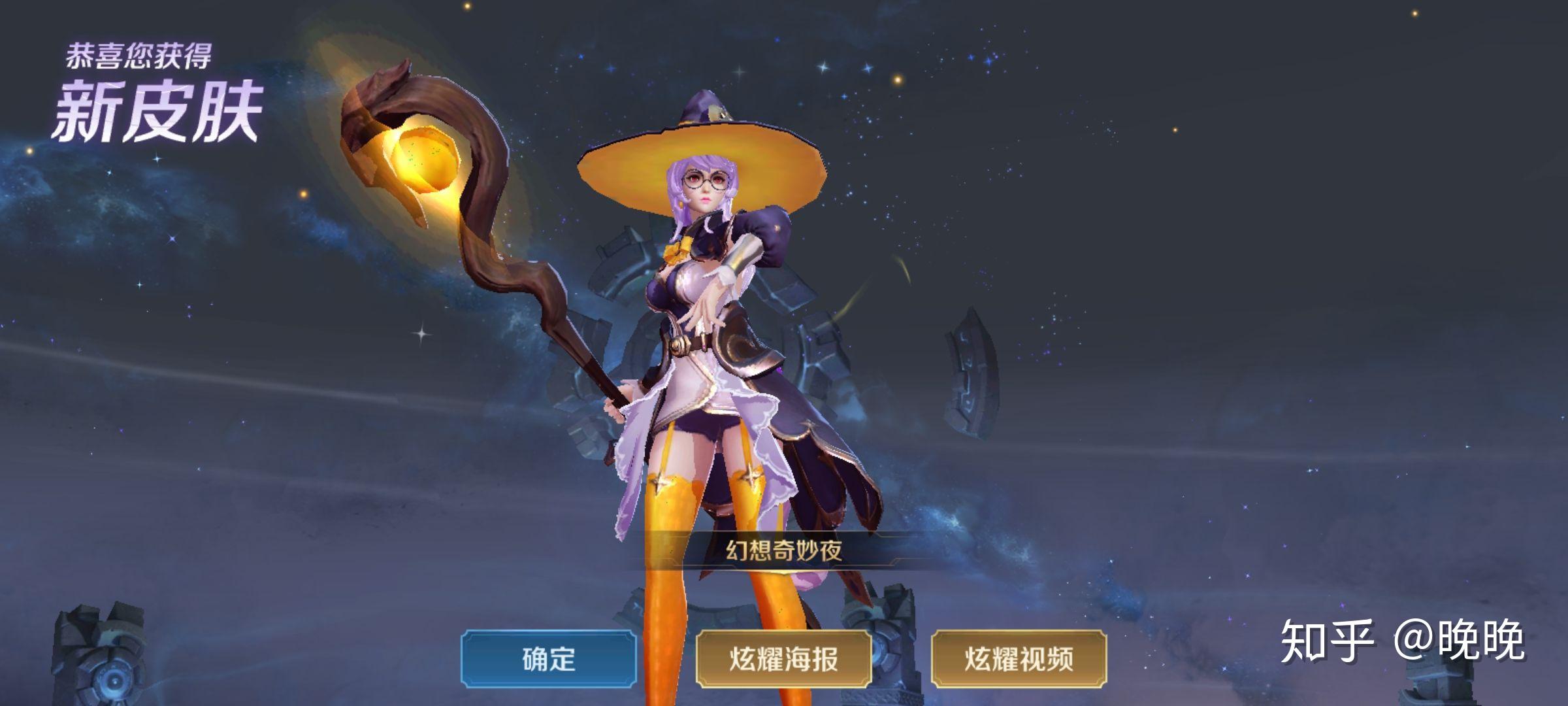
Task: Select the character's round glasses
Action: point(706,181)
